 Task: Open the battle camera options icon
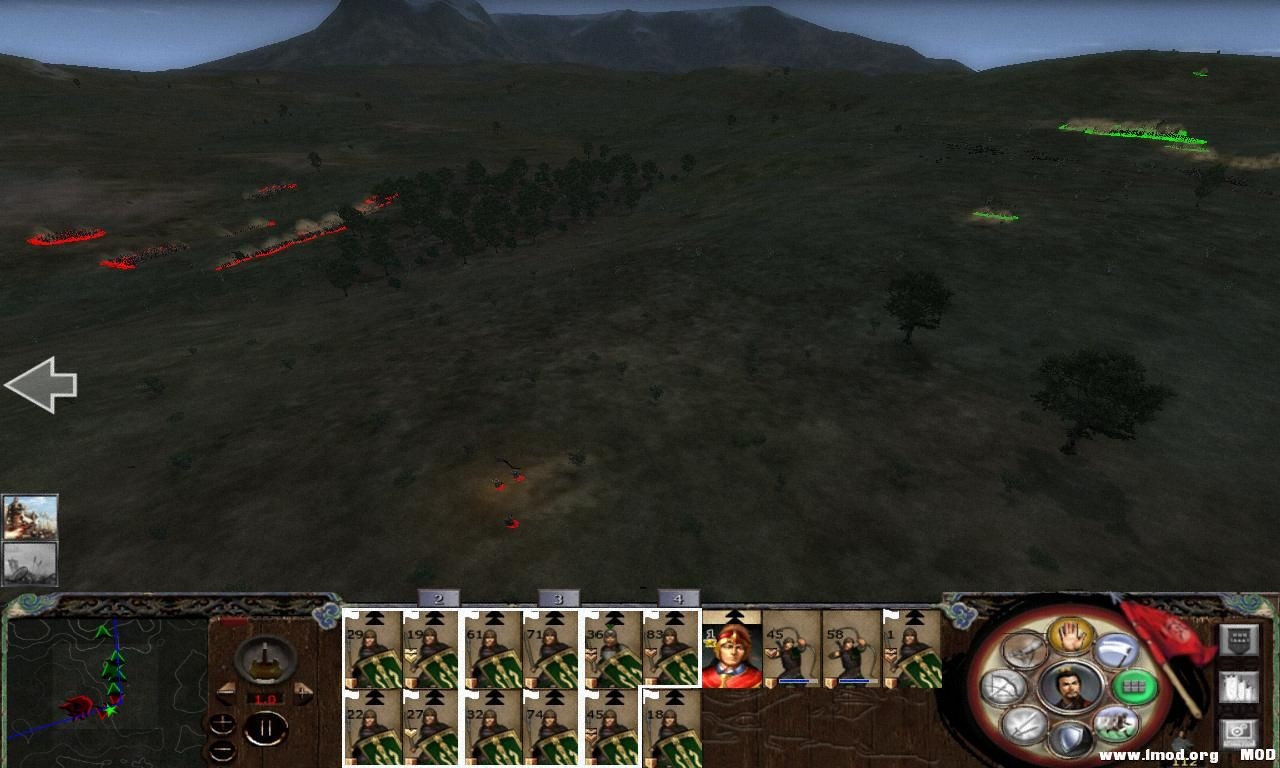[1240, 732]
